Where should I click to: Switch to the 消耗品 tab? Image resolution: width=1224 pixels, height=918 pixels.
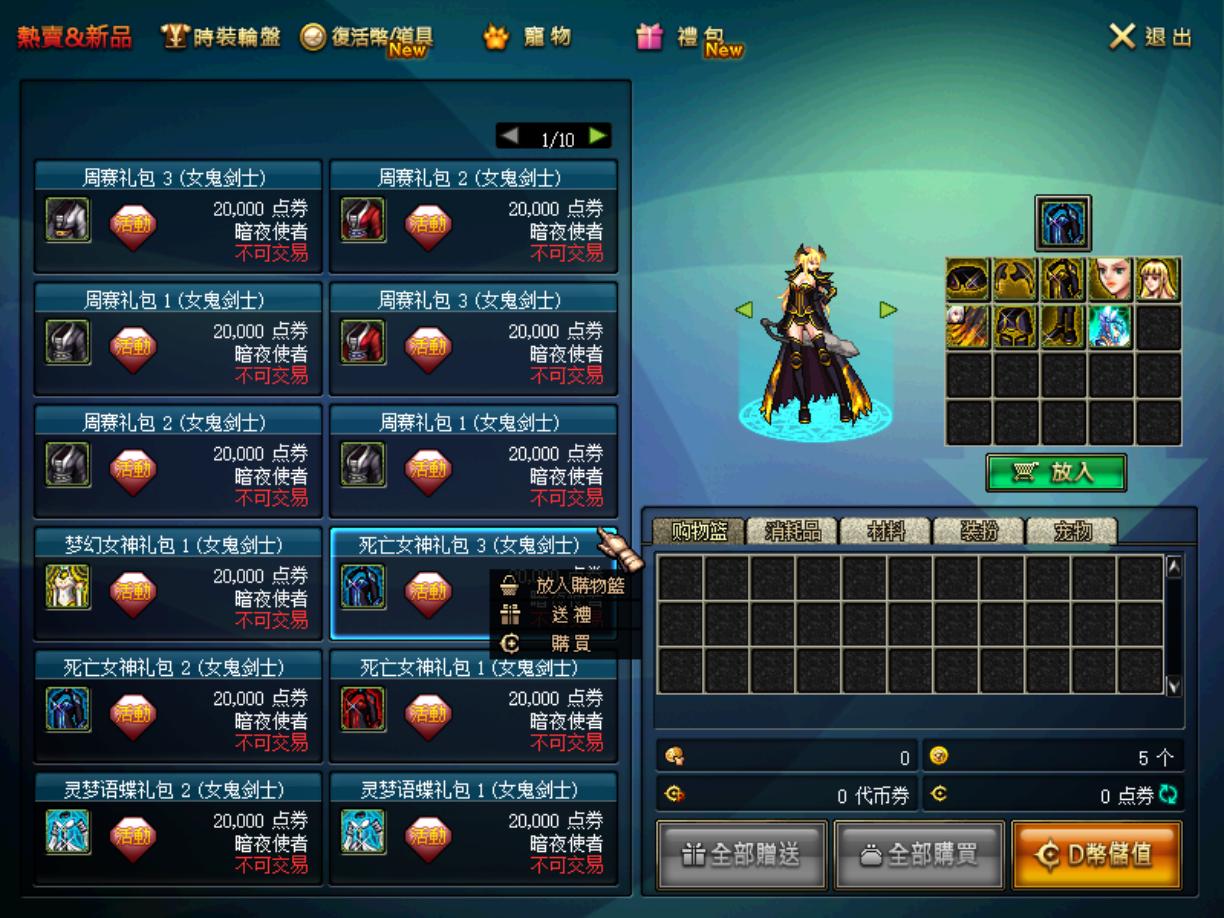click(792, 532)
